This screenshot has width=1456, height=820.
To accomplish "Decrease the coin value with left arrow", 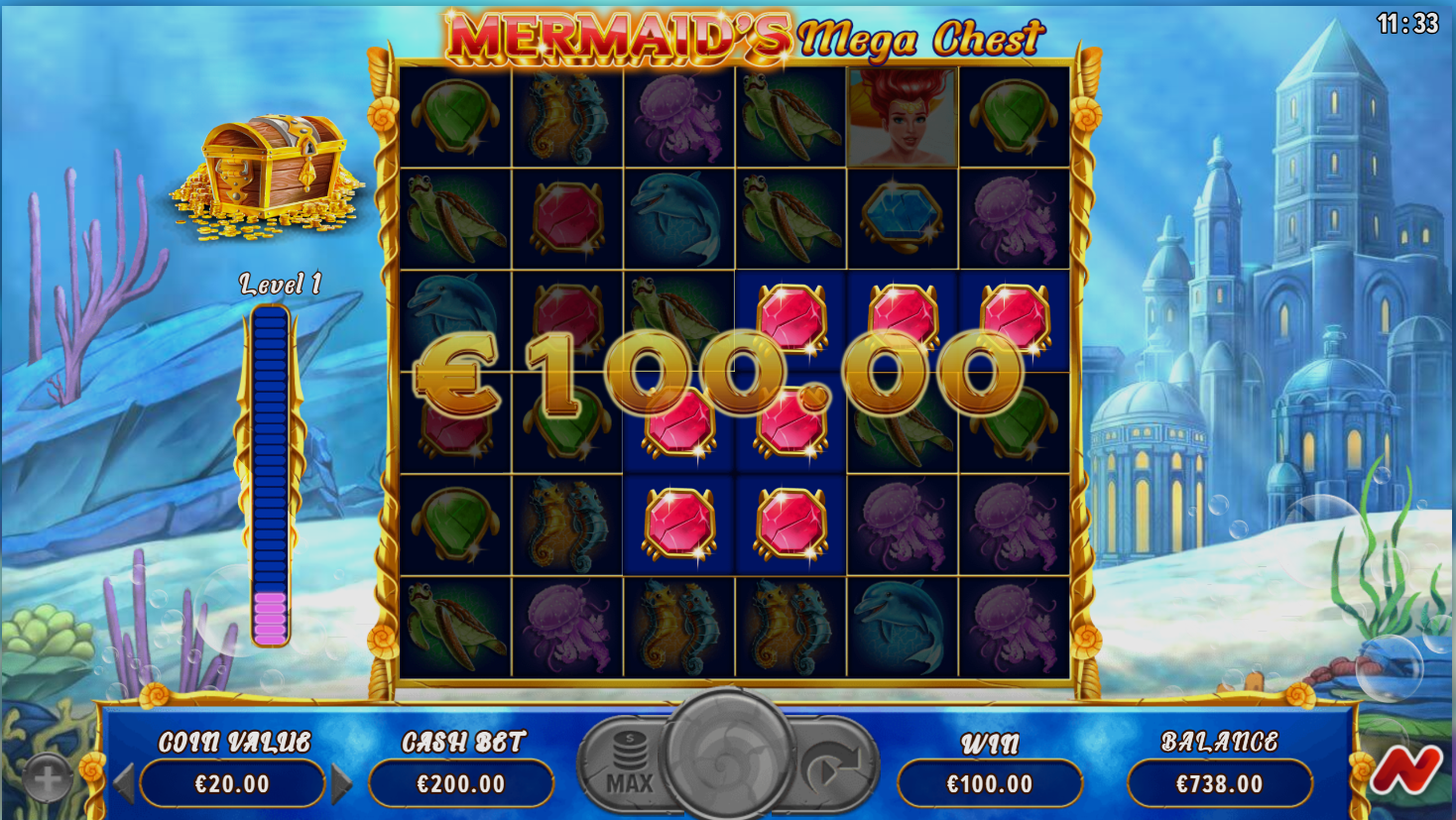I will 125,783.
